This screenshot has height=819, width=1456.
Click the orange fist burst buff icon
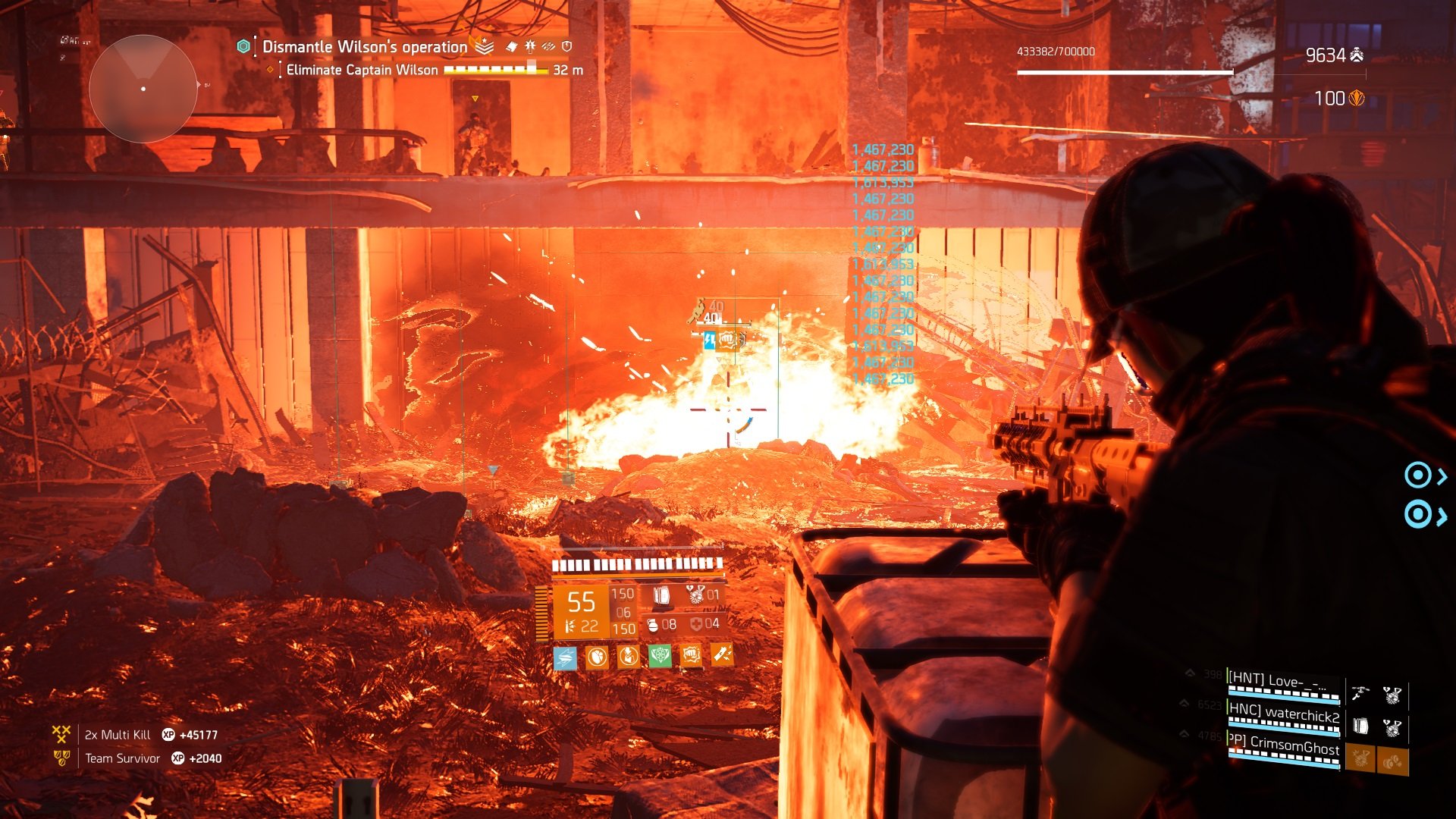click(x=691, y=655)
